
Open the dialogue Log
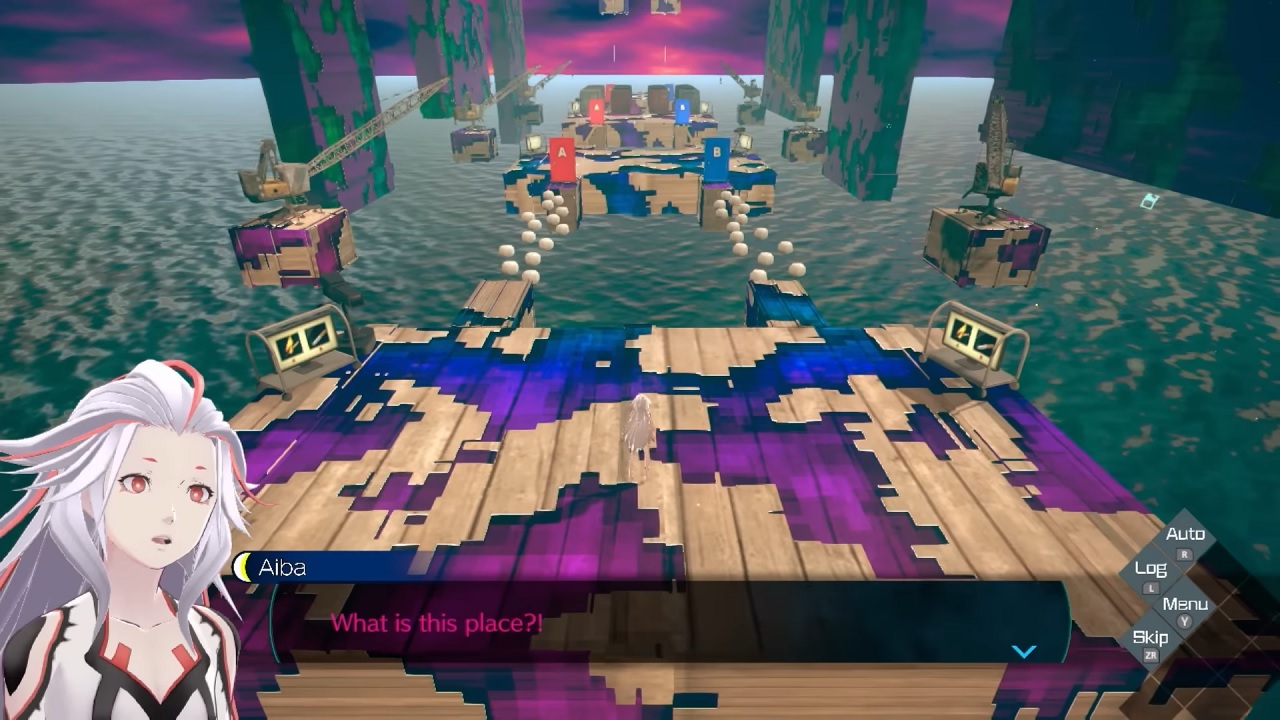(x=1151, y=570)
